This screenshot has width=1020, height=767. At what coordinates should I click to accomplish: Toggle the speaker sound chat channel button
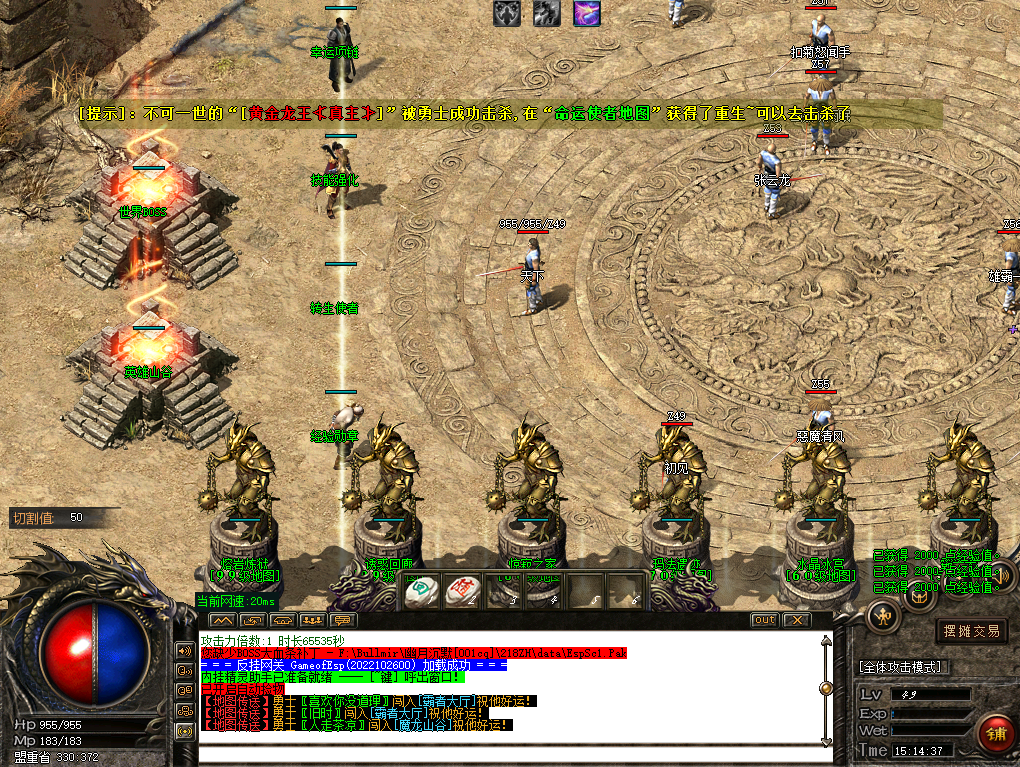(x=184, y=650)
